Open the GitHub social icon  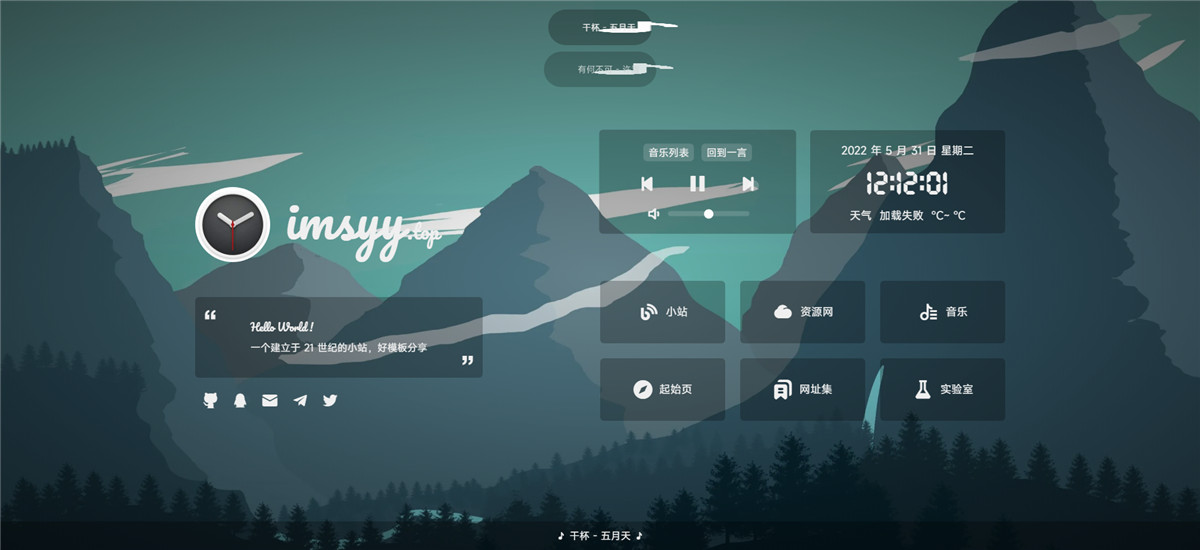tap(210, 400)
